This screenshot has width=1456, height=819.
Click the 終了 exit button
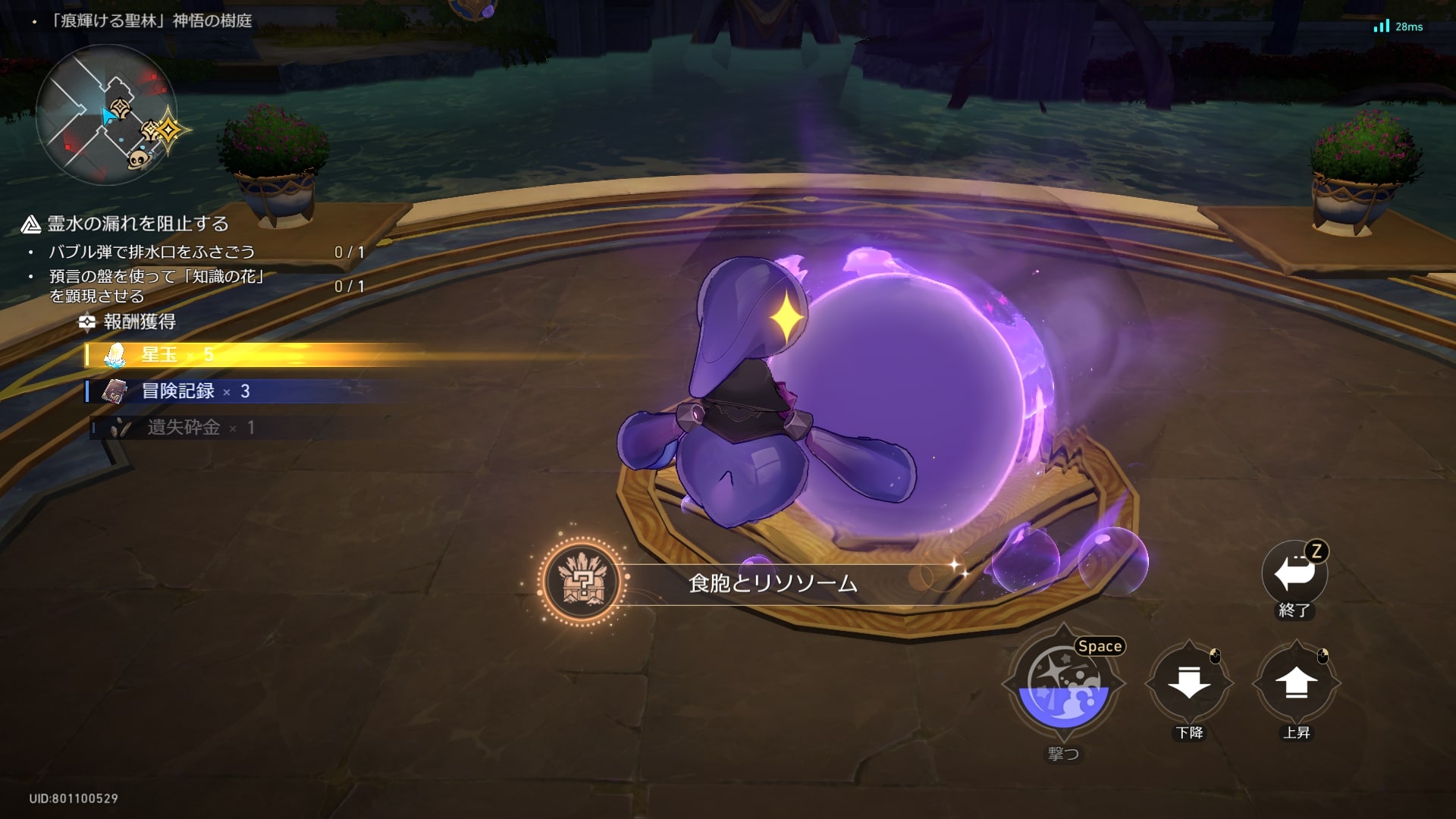[x=1294, y=574]
